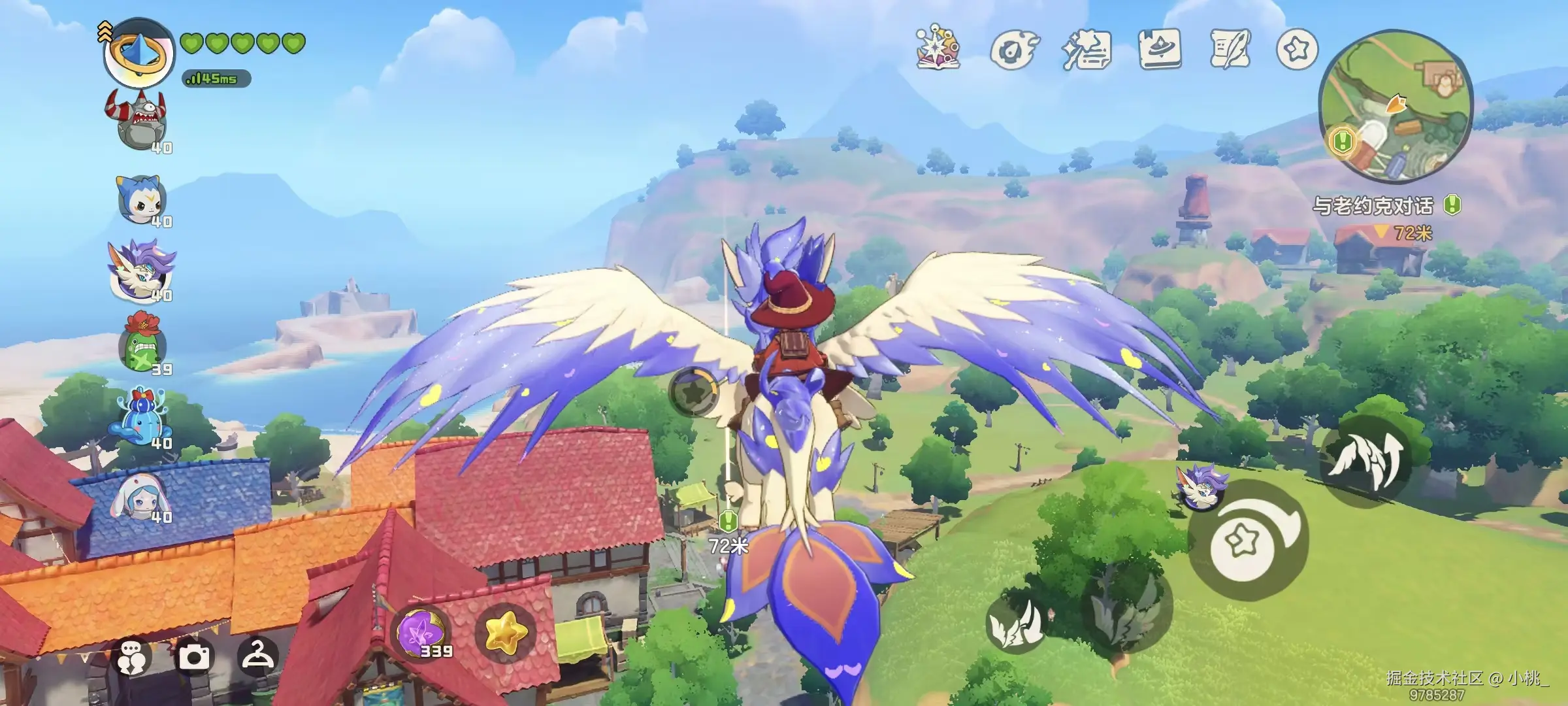Open the gear with flame icon

pos(1013,50)
